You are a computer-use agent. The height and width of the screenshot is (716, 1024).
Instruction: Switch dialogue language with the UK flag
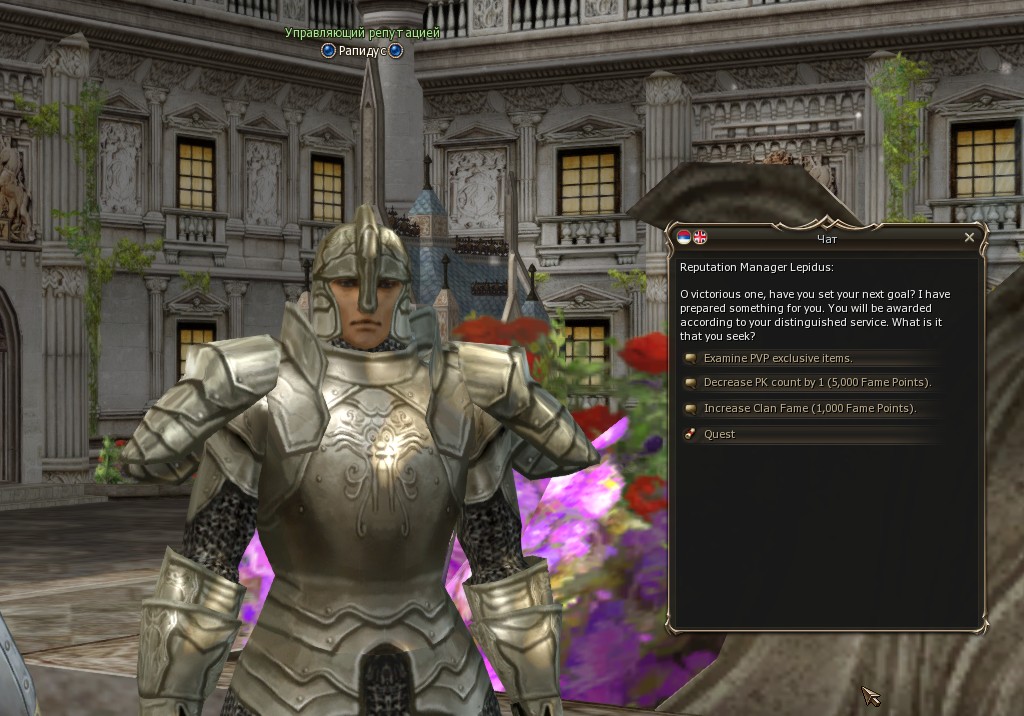click(x=700, y=238)
